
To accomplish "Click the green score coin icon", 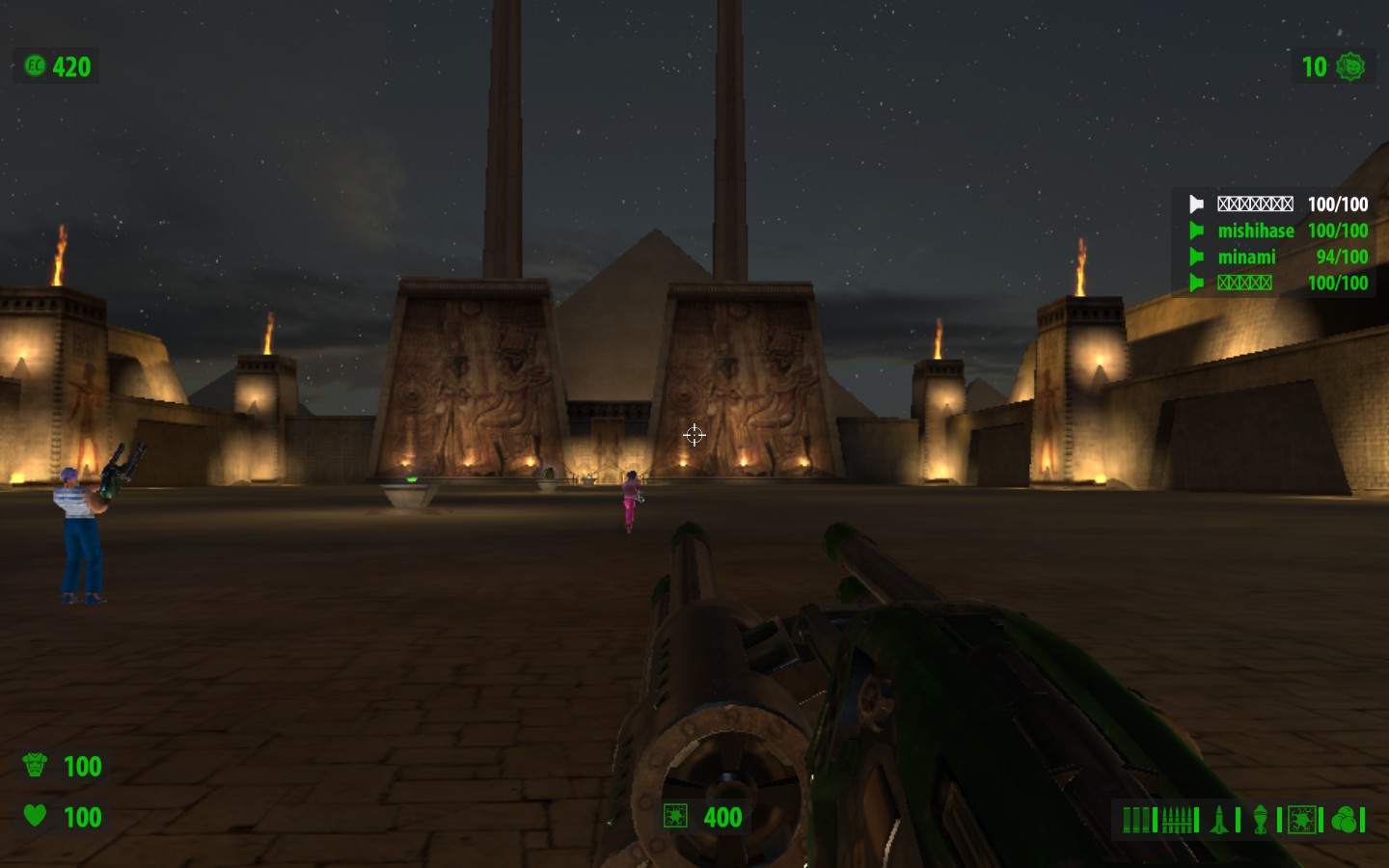I will pos(35,66).
